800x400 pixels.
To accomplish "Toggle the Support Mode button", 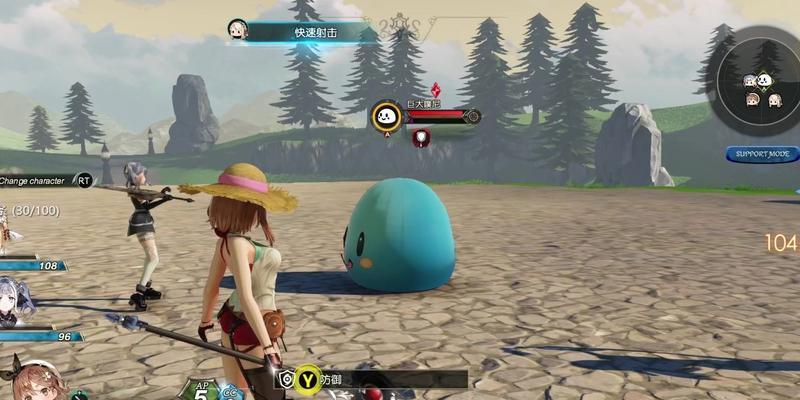I will click(762, 154).
